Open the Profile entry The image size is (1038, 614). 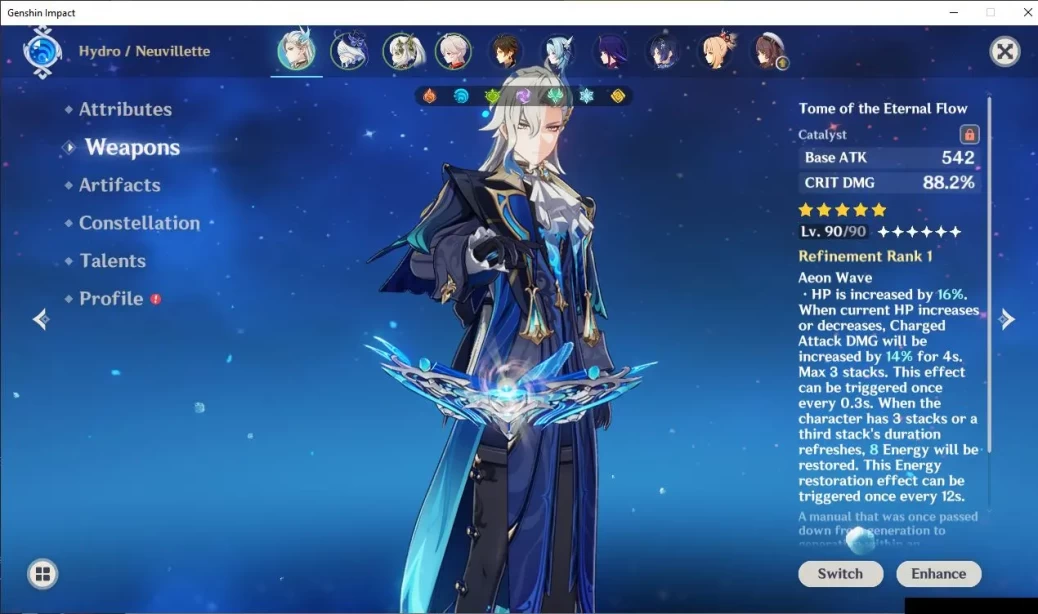point(111,299)
